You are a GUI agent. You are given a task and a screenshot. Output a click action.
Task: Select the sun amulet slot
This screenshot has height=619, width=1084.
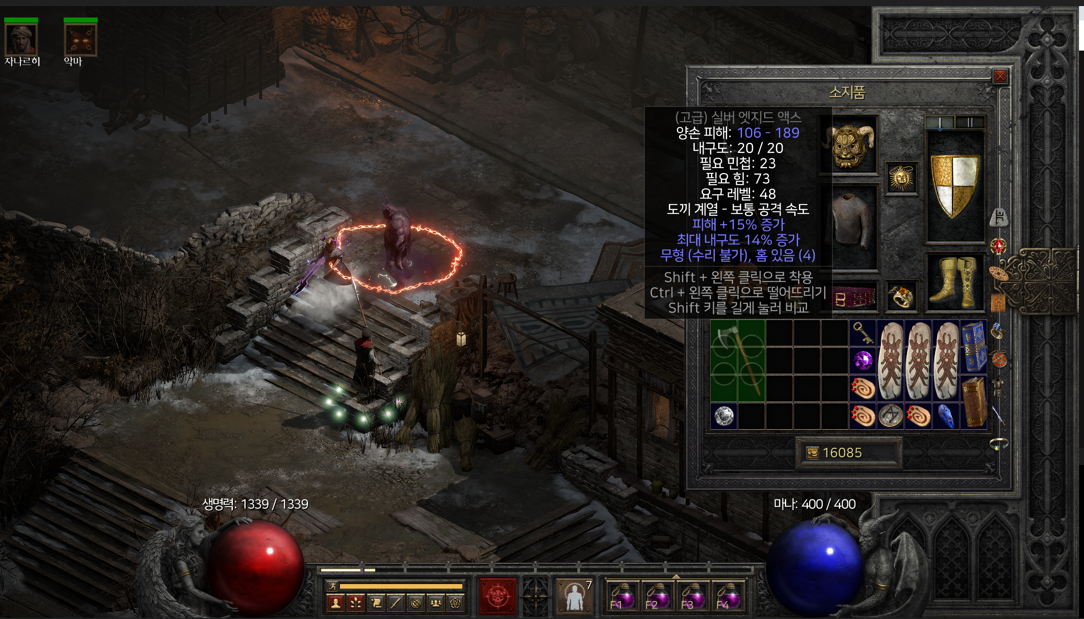click(901, 179)
